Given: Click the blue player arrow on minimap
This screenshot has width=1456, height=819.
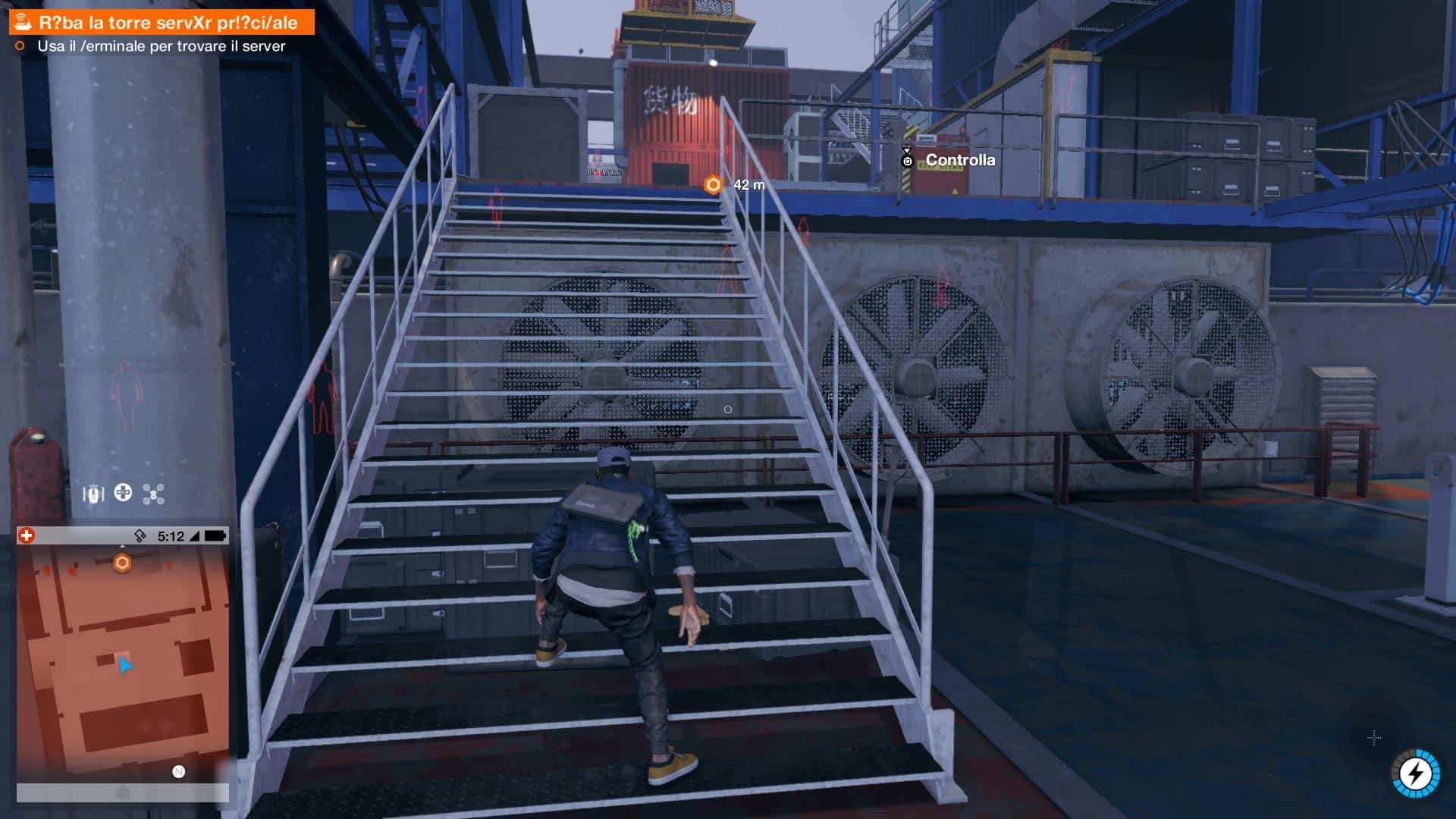Looking at the screenshot, I should (x=125, y=665).
